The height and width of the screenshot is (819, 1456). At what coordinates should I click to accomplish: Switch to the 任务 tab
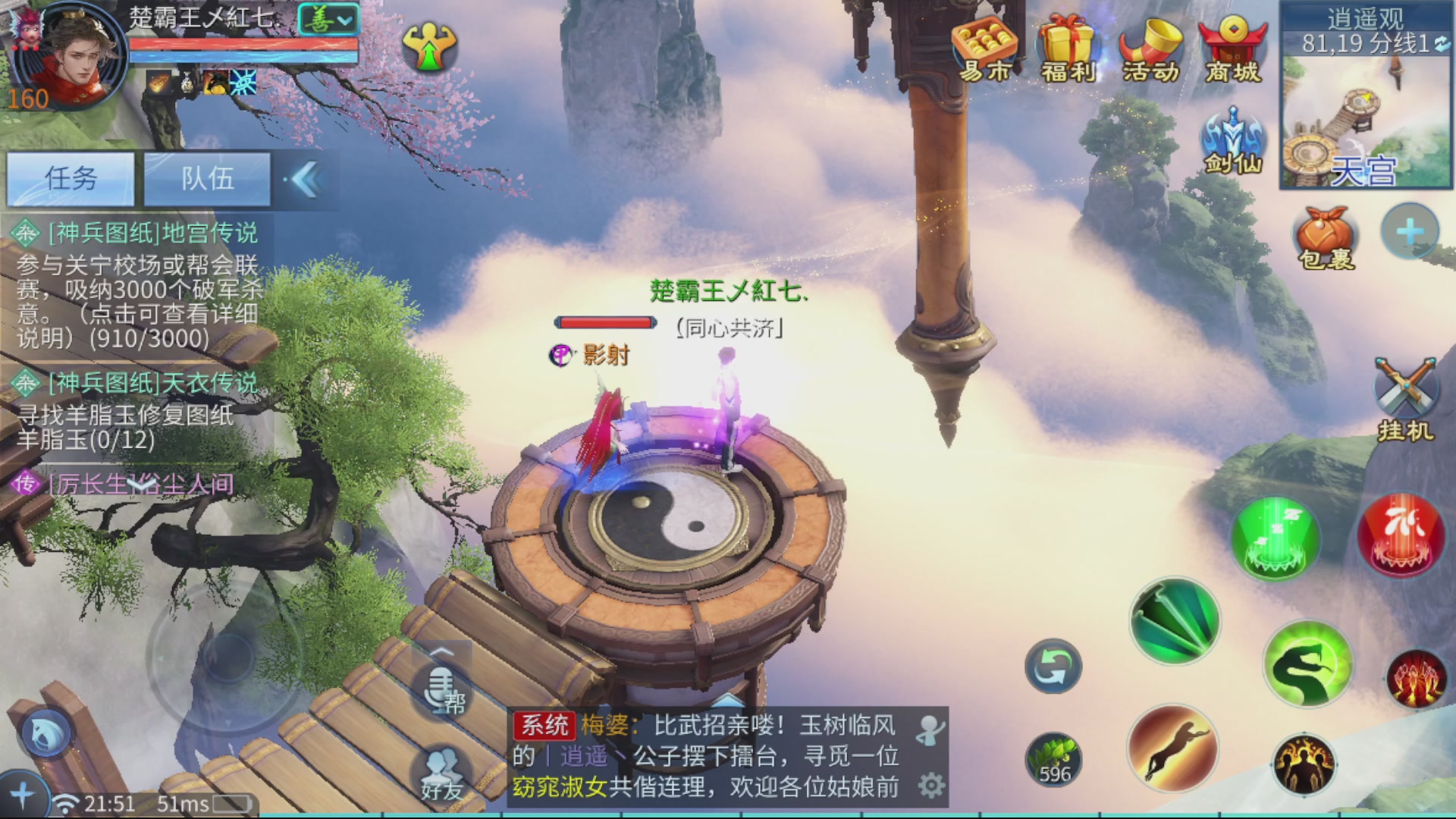[x=72, y=180]
